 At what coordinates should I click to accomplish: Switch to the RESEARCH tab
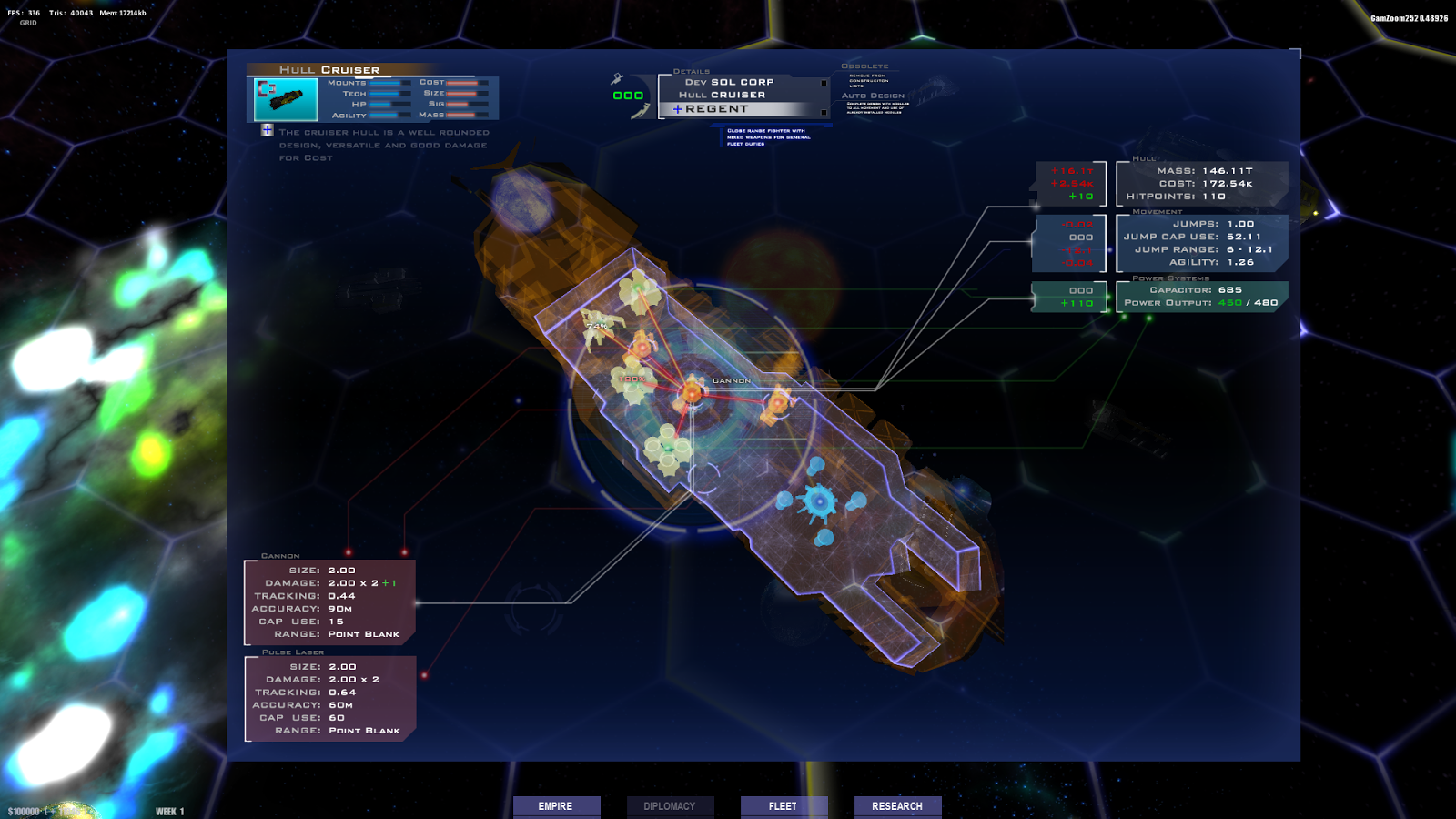(897, 806)
